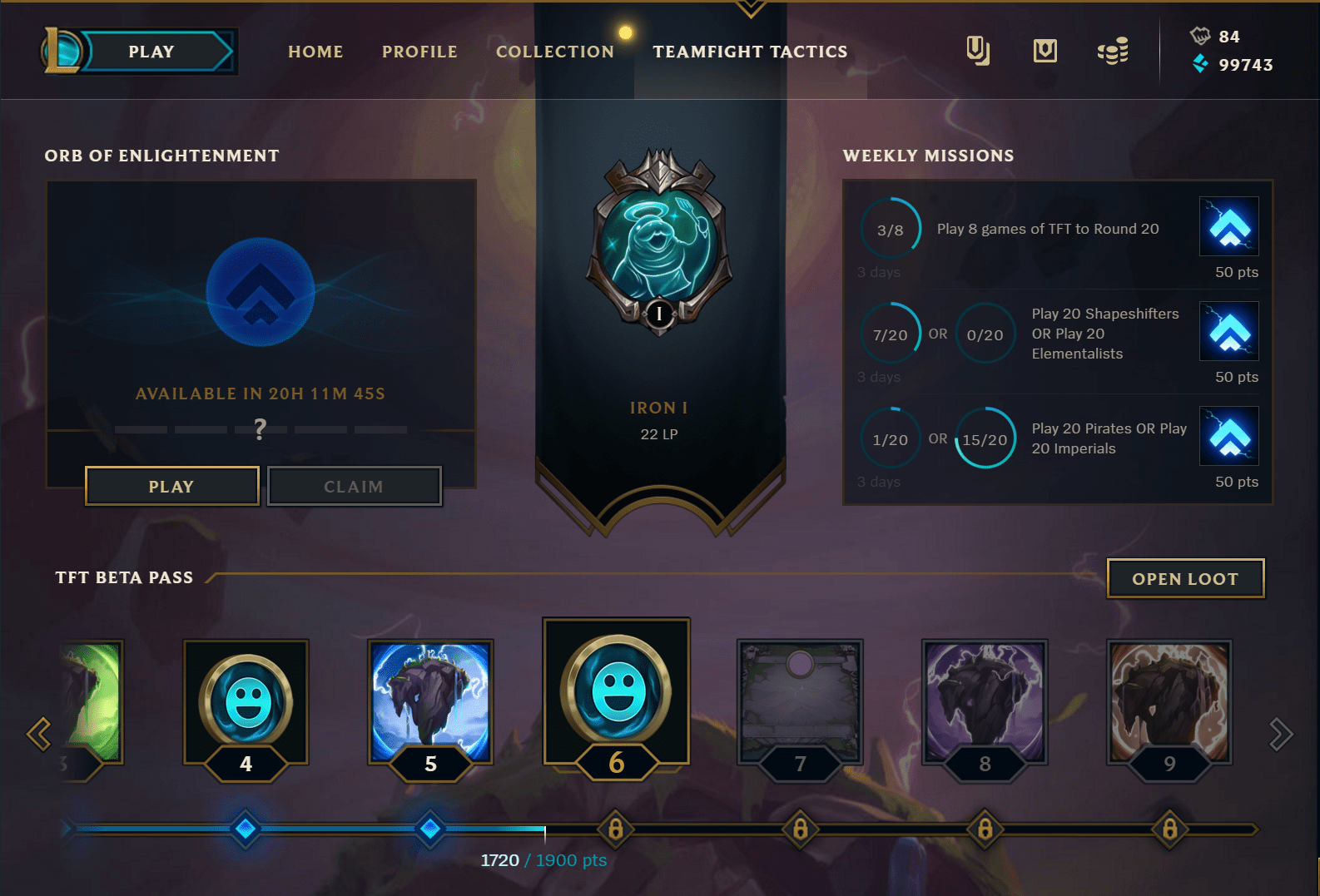This screenshot has width=1320, height=896.
Task: View the locked tier 8 reward
Action: pos(985,701)
